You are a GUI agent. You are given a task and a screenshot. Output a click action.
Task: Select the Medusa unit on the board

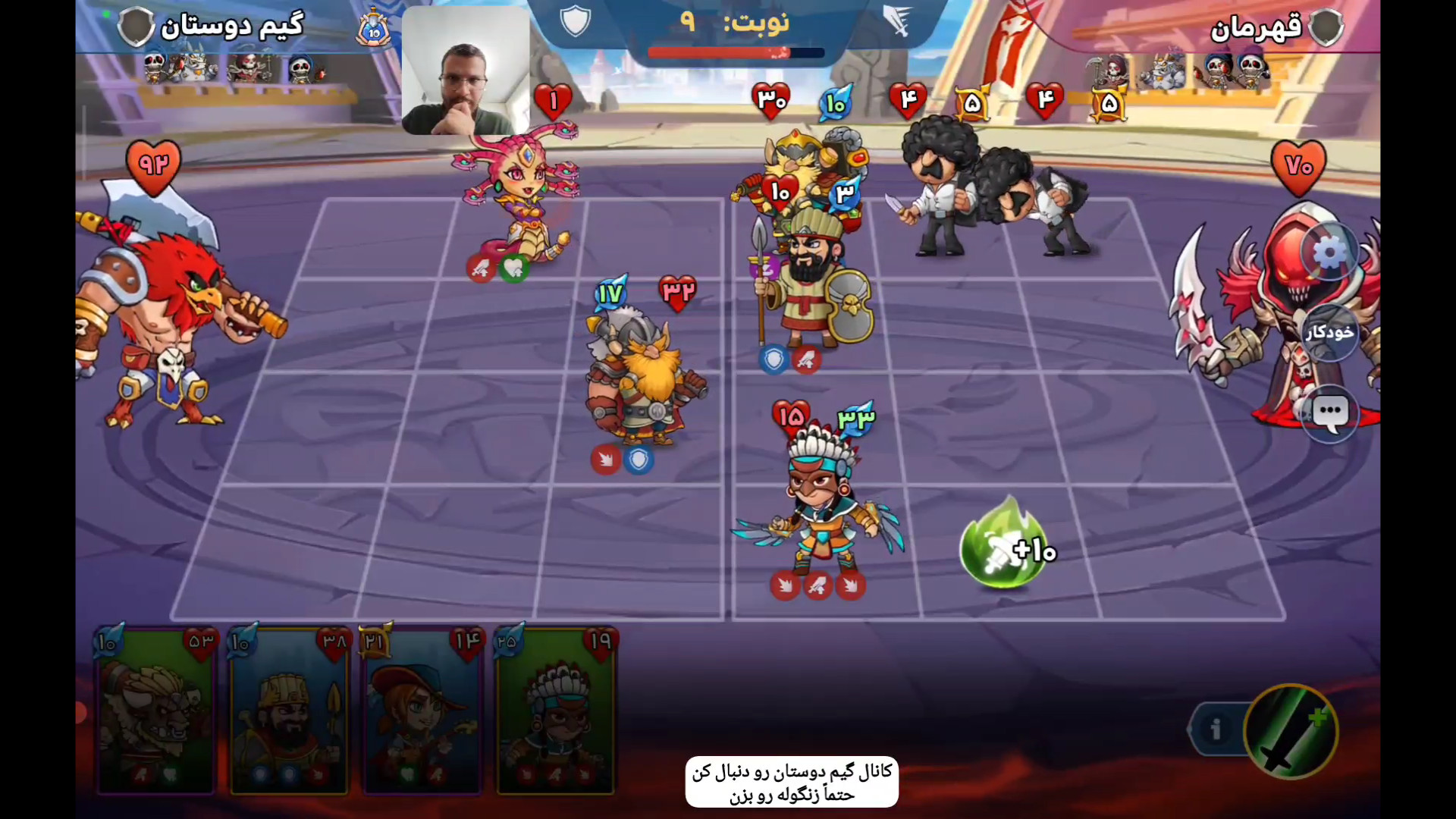[x=519, y=197]
